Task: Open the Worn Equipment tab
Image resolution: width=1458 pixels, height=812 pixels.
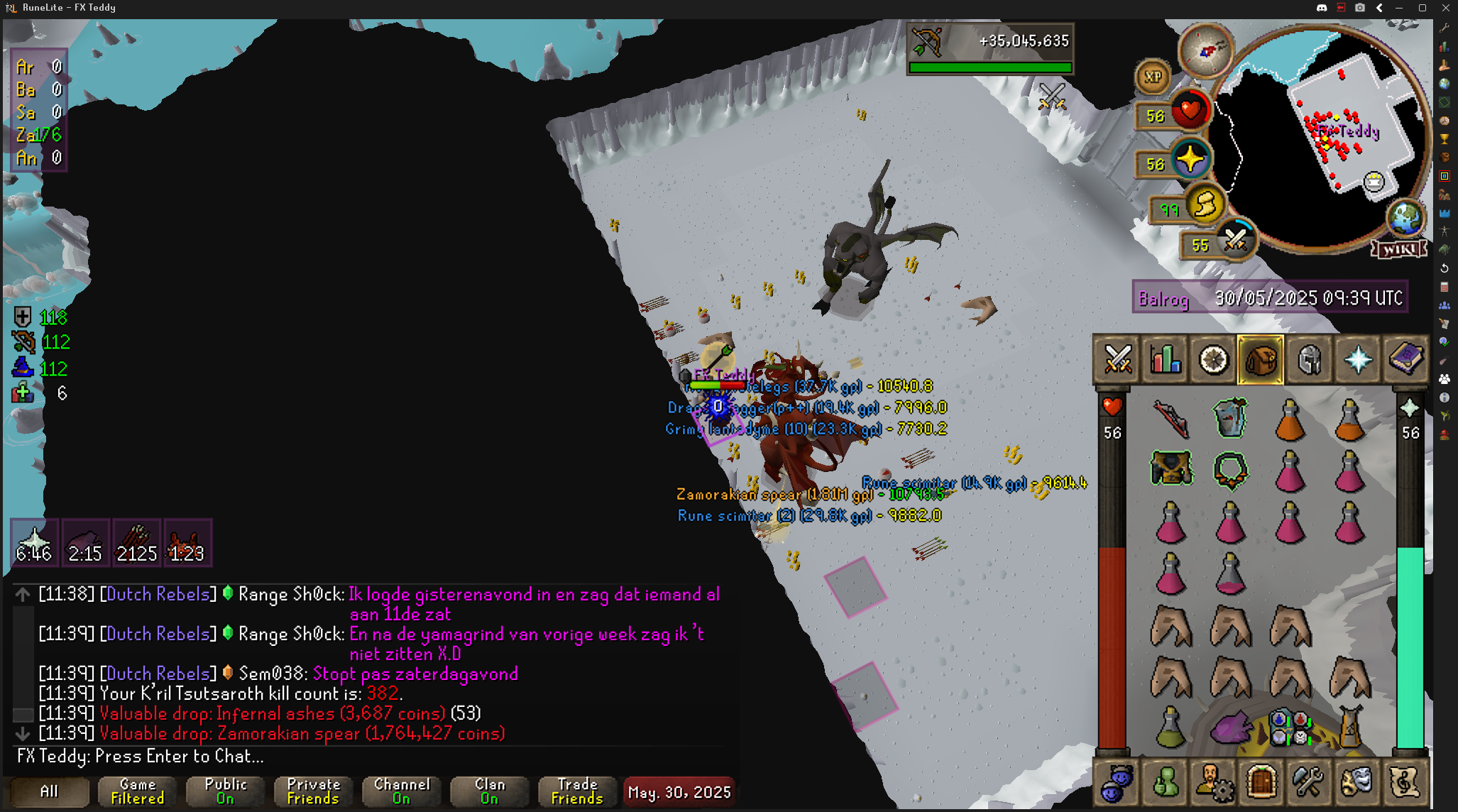Action: (x=1309, y=359)
